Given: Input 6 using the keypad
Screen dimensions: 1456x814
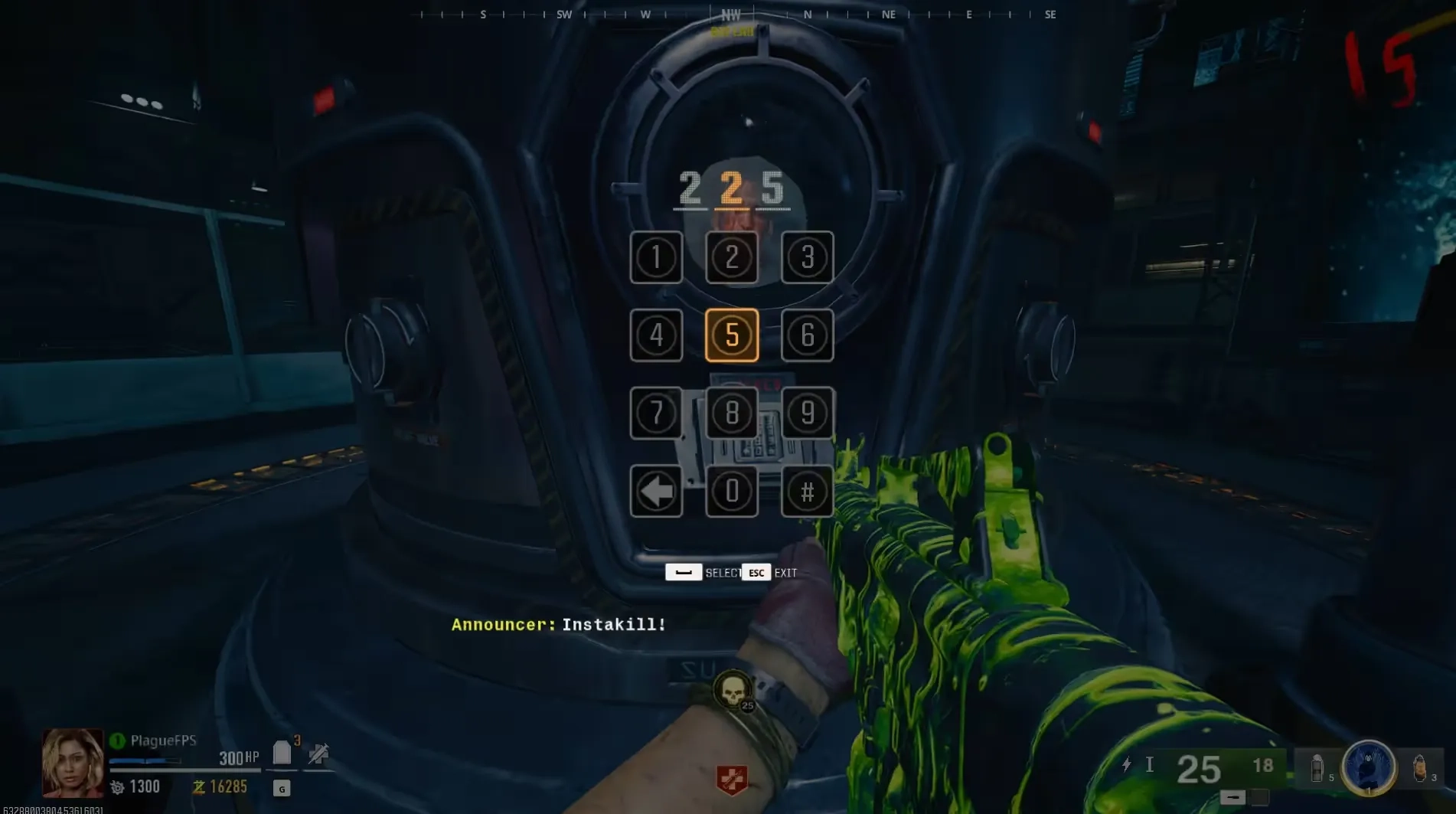Looking at the screenshot, I should pos(807,335).
